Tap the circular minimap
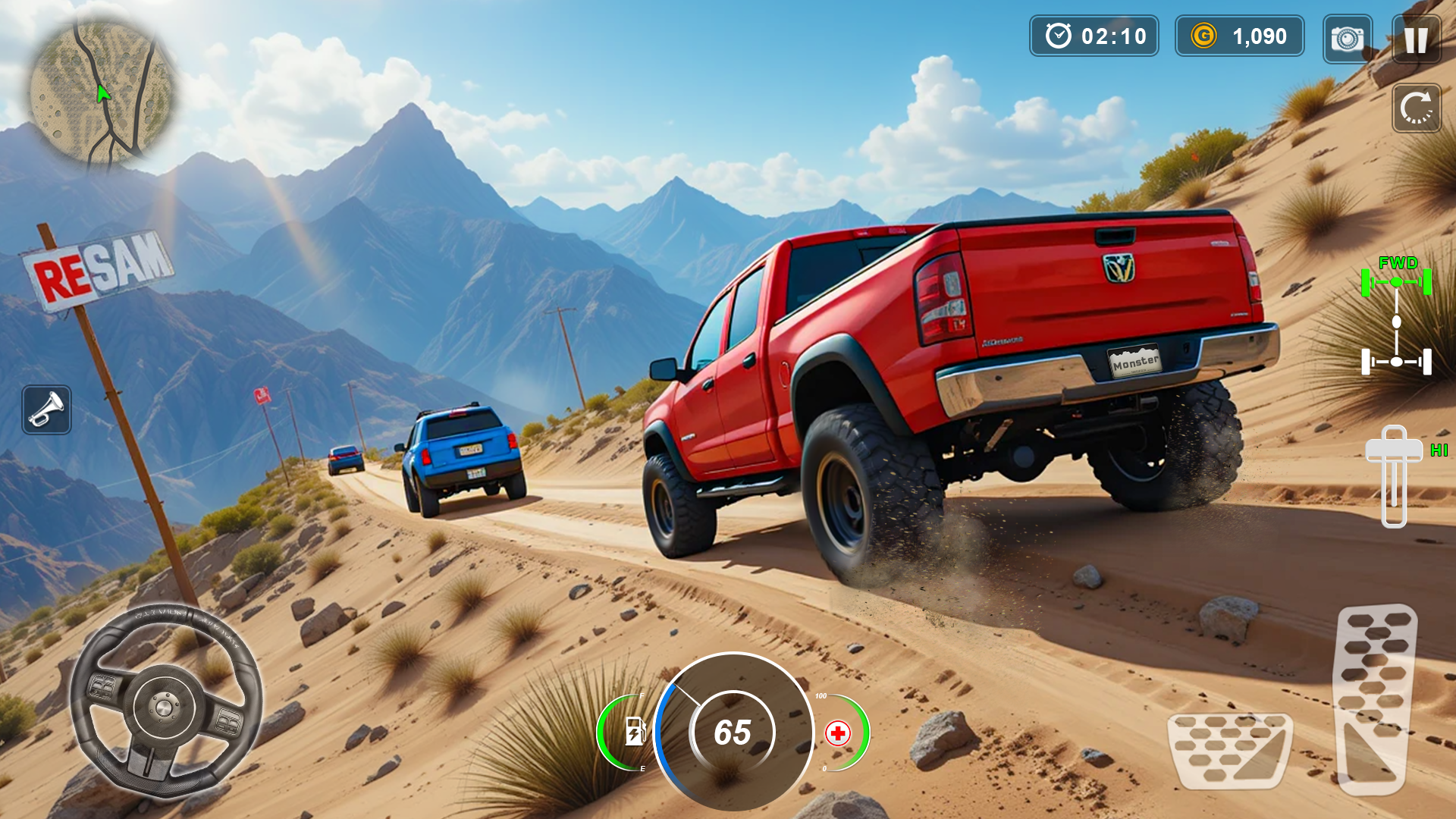This screenshot has width=1456, height=819. click(101, 91)
